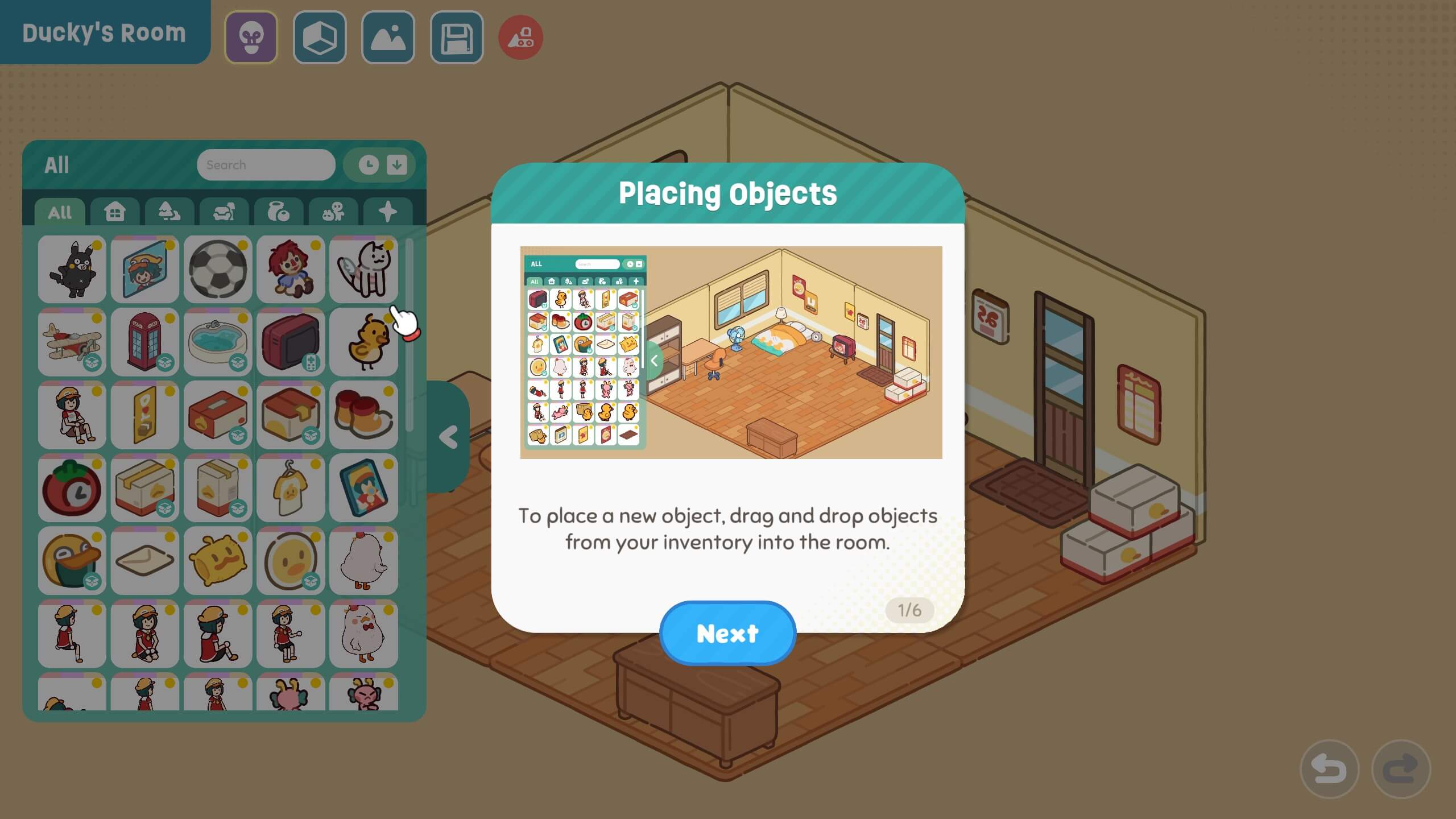Take a picture with landscape icon
This screenshot has width=1456, height=819.
(x=388, y=38)
